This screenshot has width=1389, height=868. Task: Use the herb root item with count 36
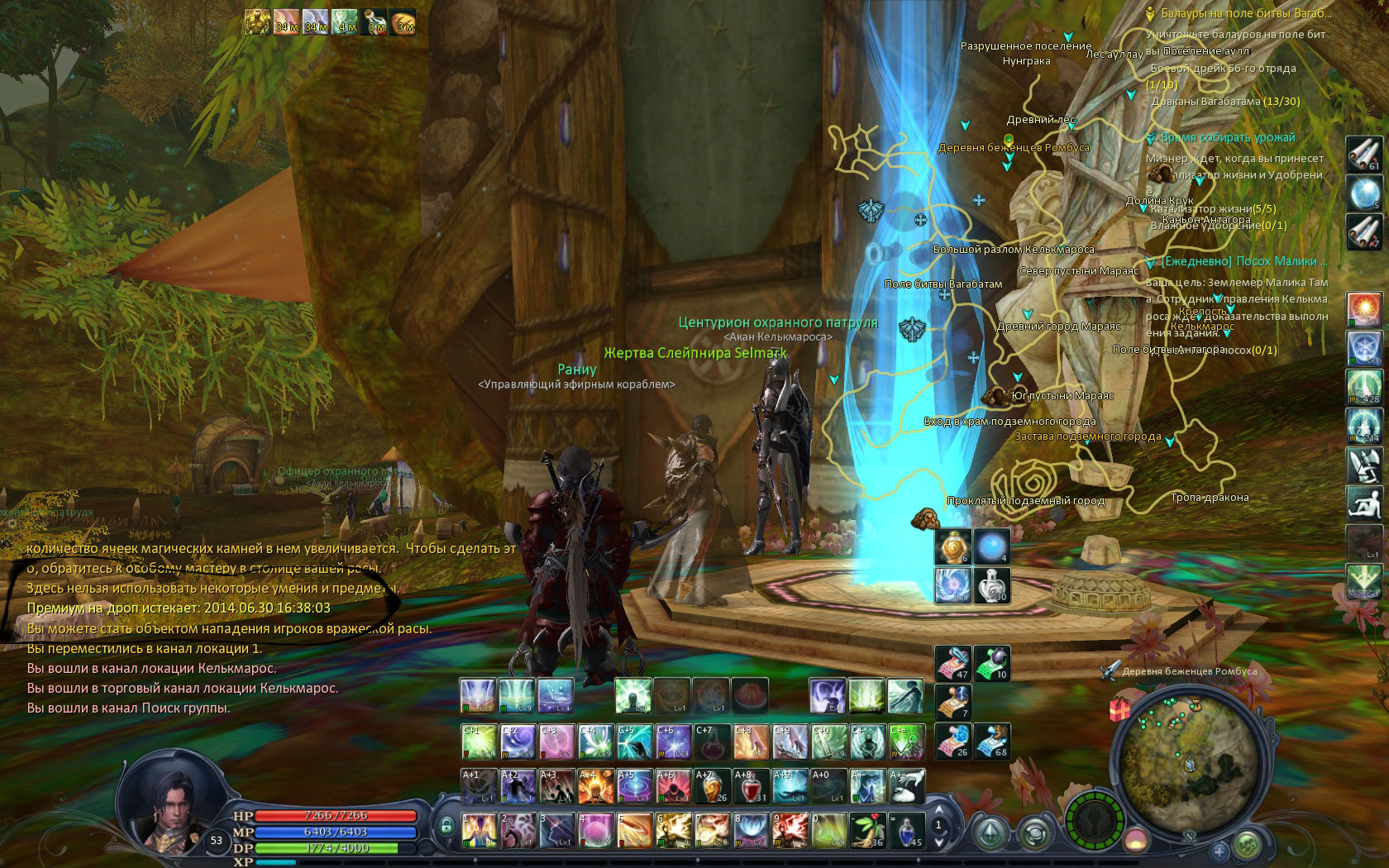tap(867, 830)
